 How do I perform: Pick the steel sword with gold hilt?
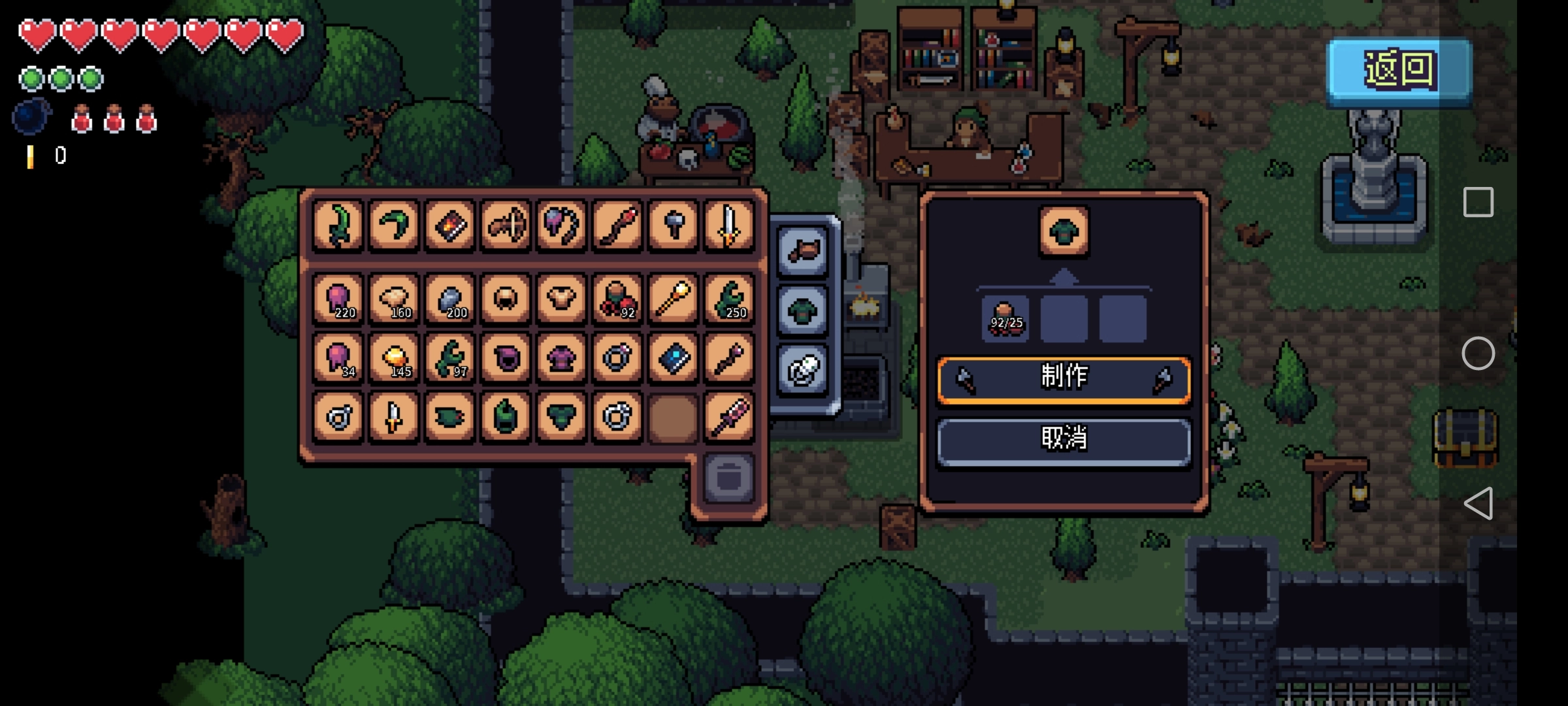pos(728,226)
